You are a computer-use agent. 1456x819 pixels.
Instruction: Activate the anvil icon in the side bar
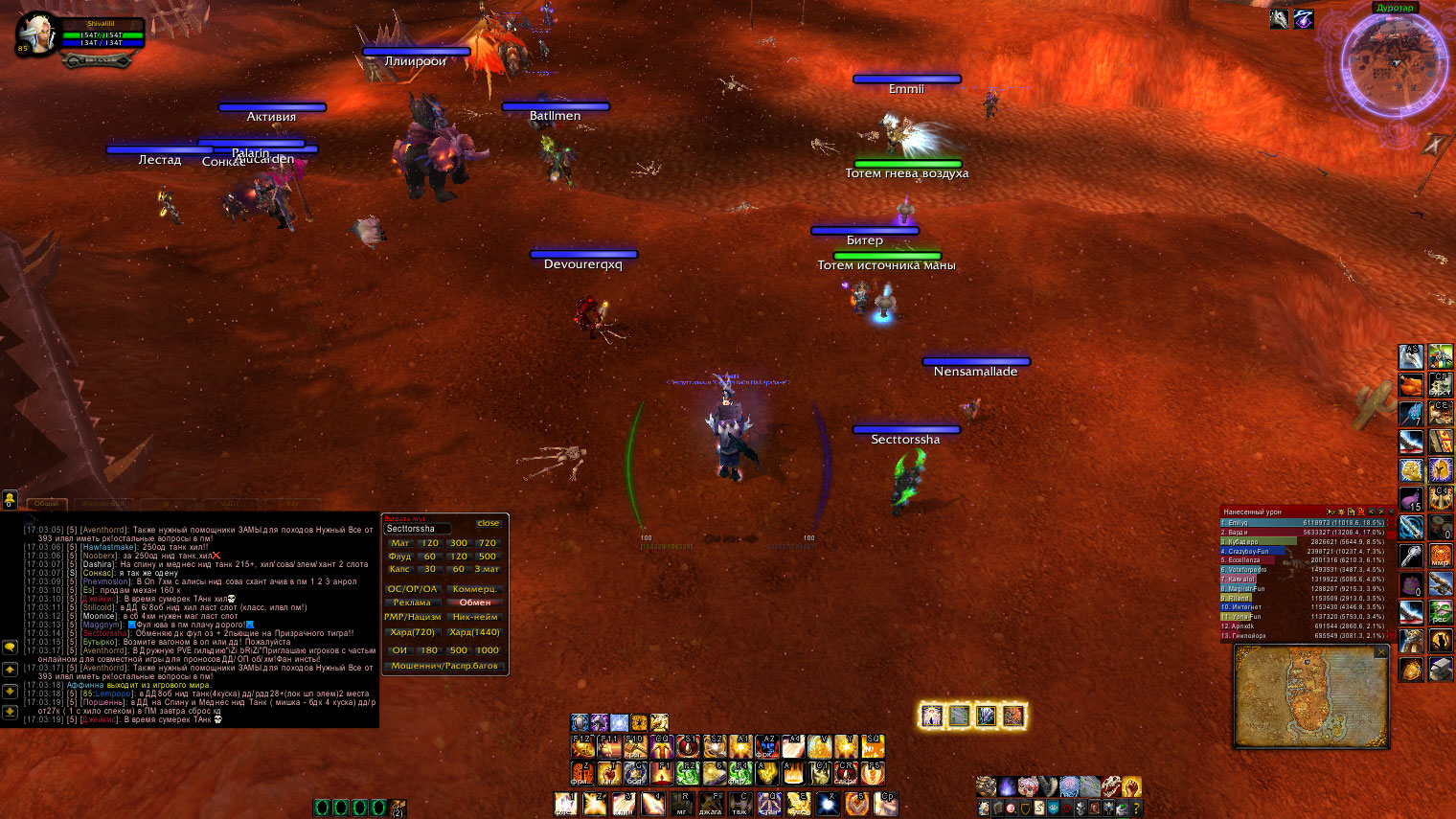(x=1440, y=669)
